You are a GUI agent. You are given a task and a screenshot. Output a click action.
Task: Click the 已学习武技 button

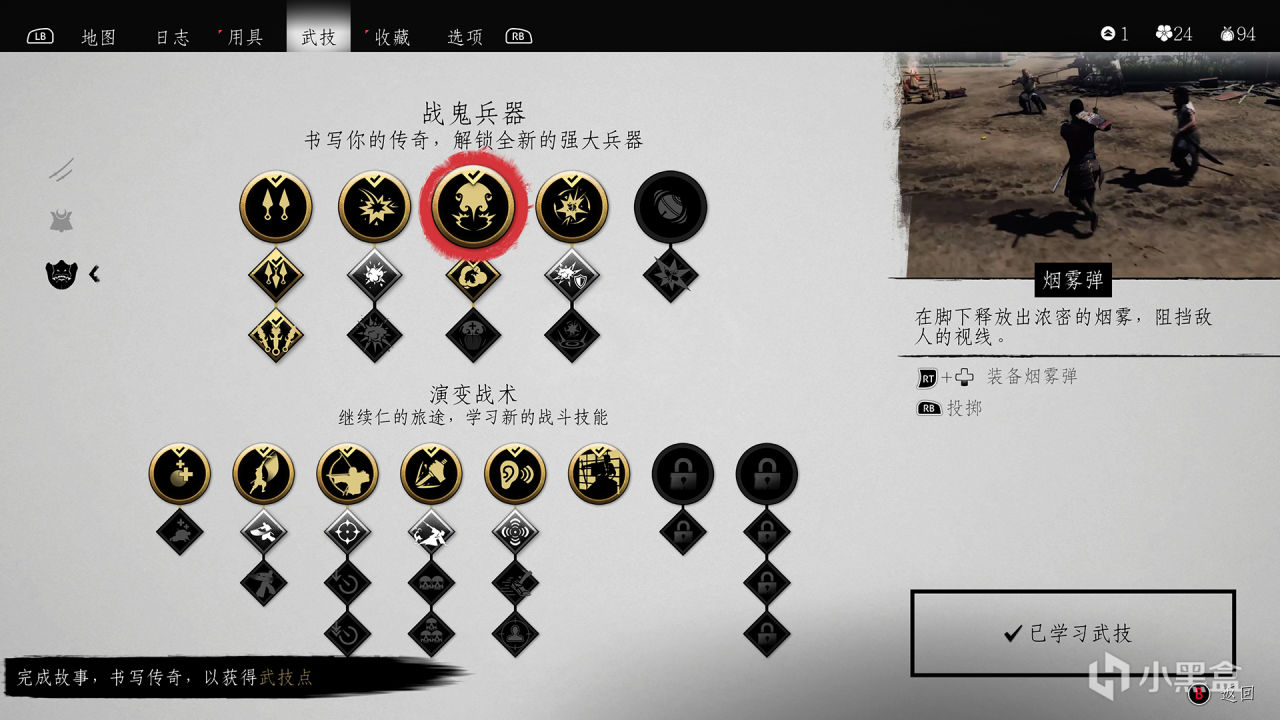(1071, 633)
